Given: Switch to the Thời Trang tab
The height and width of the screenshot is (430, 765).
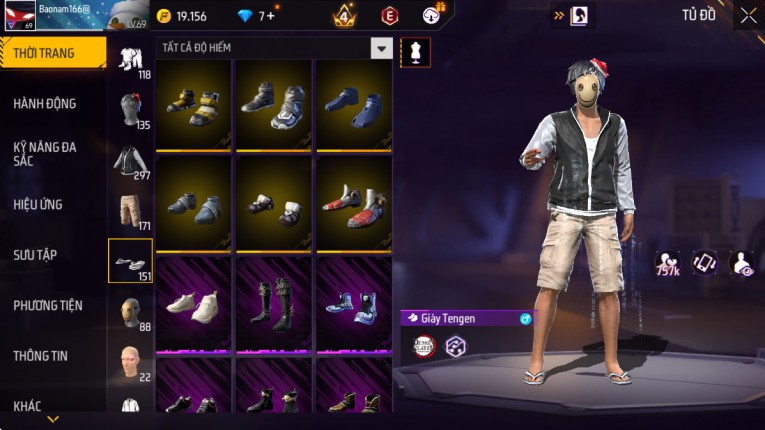Looking at the screenshot, I should point(52,53).
